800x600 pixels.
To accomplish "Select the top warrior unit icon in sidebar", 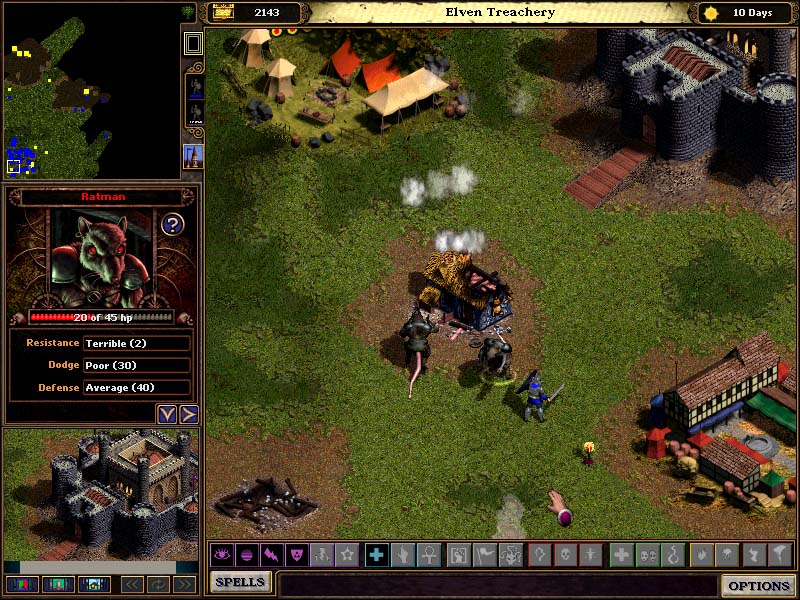I will (x=193, y=87).
